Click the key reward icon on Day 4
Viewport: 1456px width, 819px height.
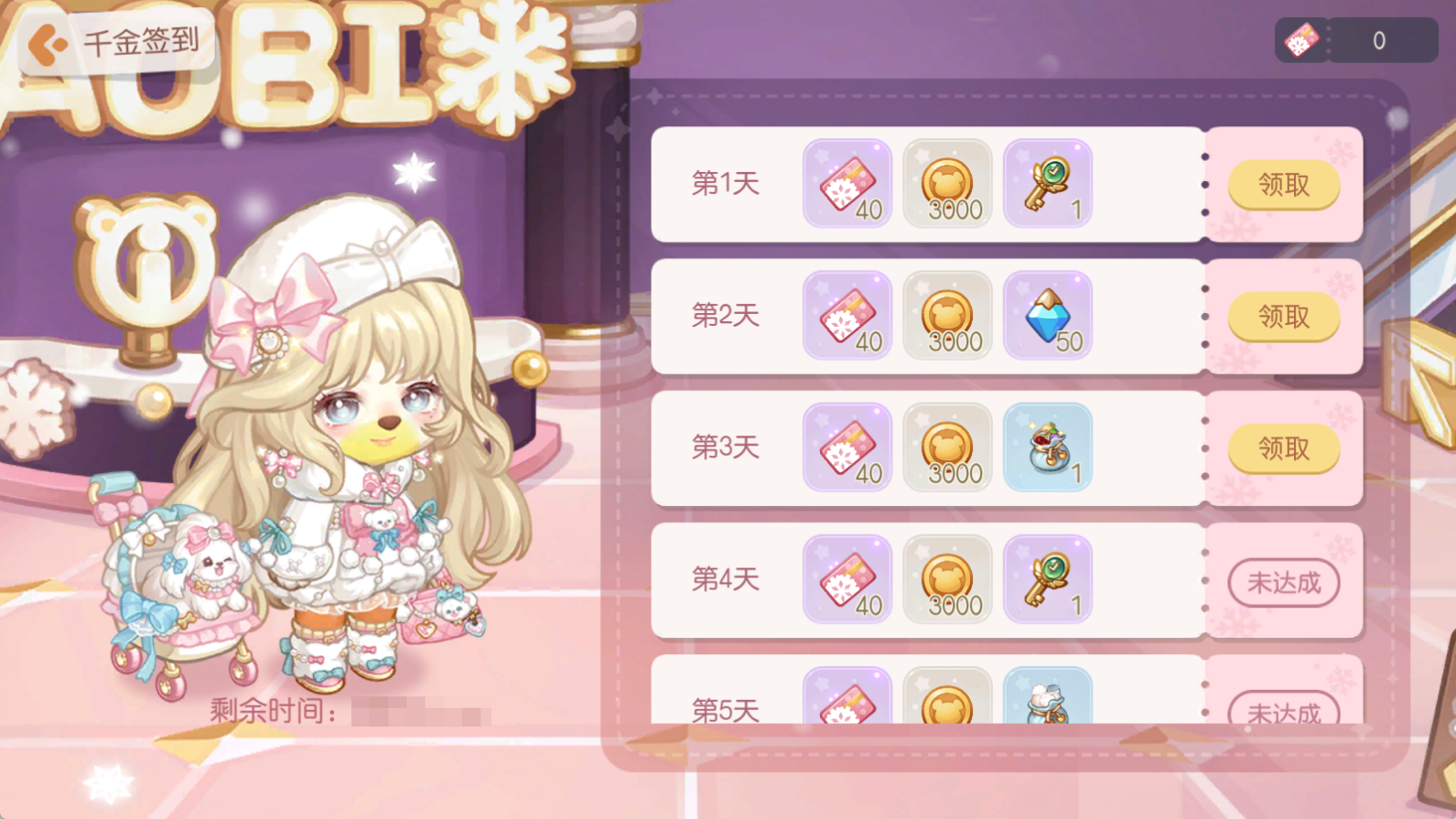click(x=1048, y=580)
